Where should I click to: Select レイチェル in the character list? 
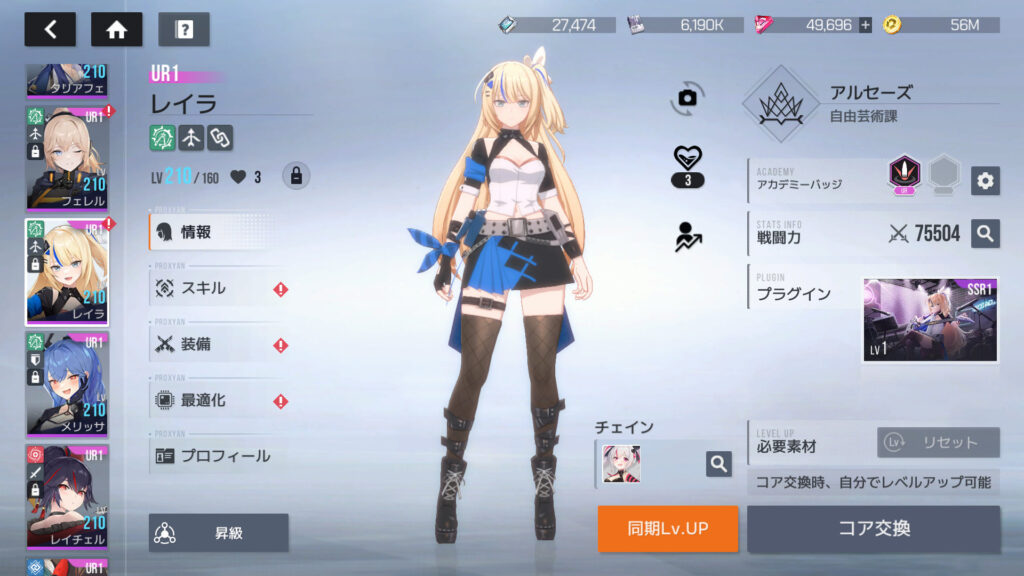(66, 495)
